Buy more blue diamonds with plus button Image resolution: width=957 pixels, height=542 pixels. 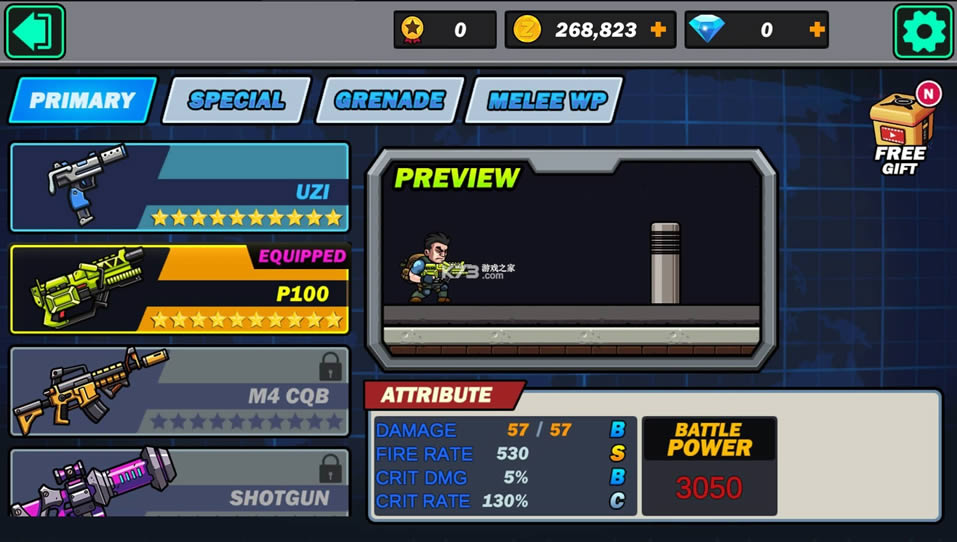click(817, 30)
